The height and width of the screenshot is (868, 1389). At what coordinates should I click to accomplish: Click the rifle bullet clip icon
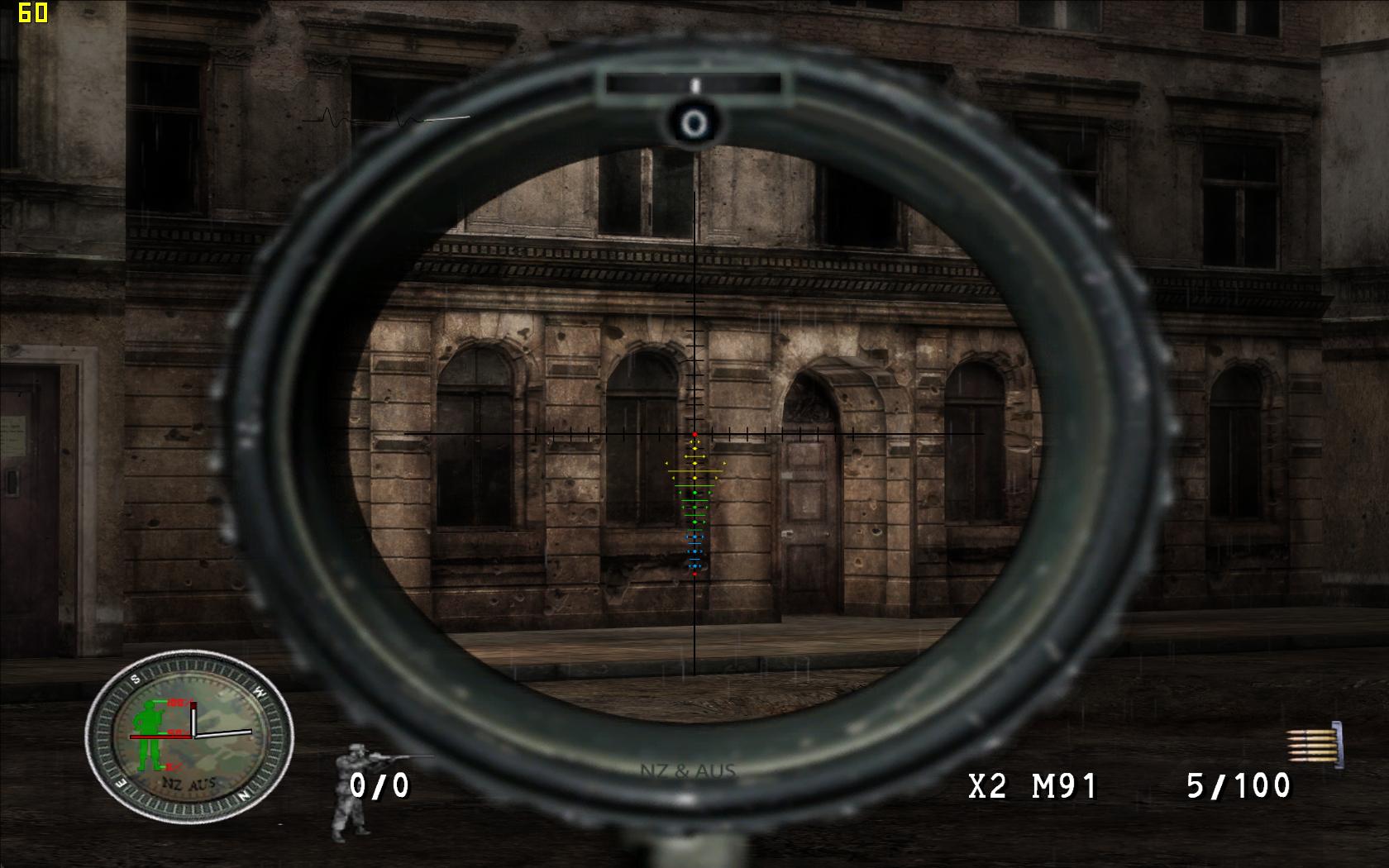[1314, 744]
